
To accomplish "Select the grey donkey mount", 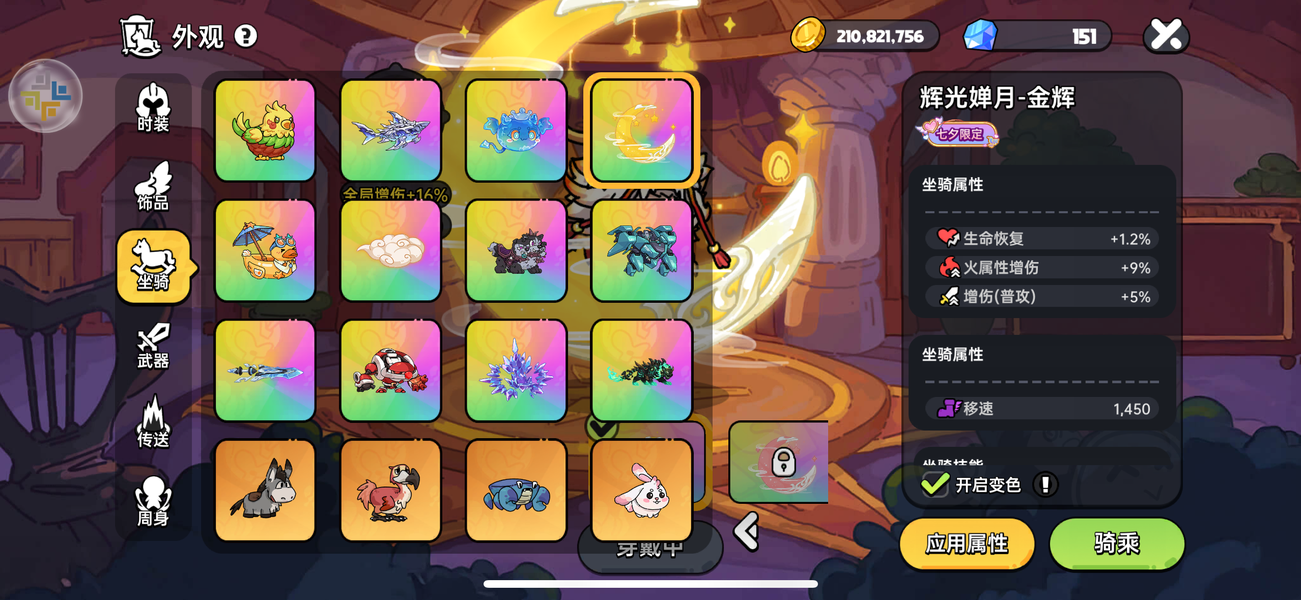I will (x=265, y=491).
